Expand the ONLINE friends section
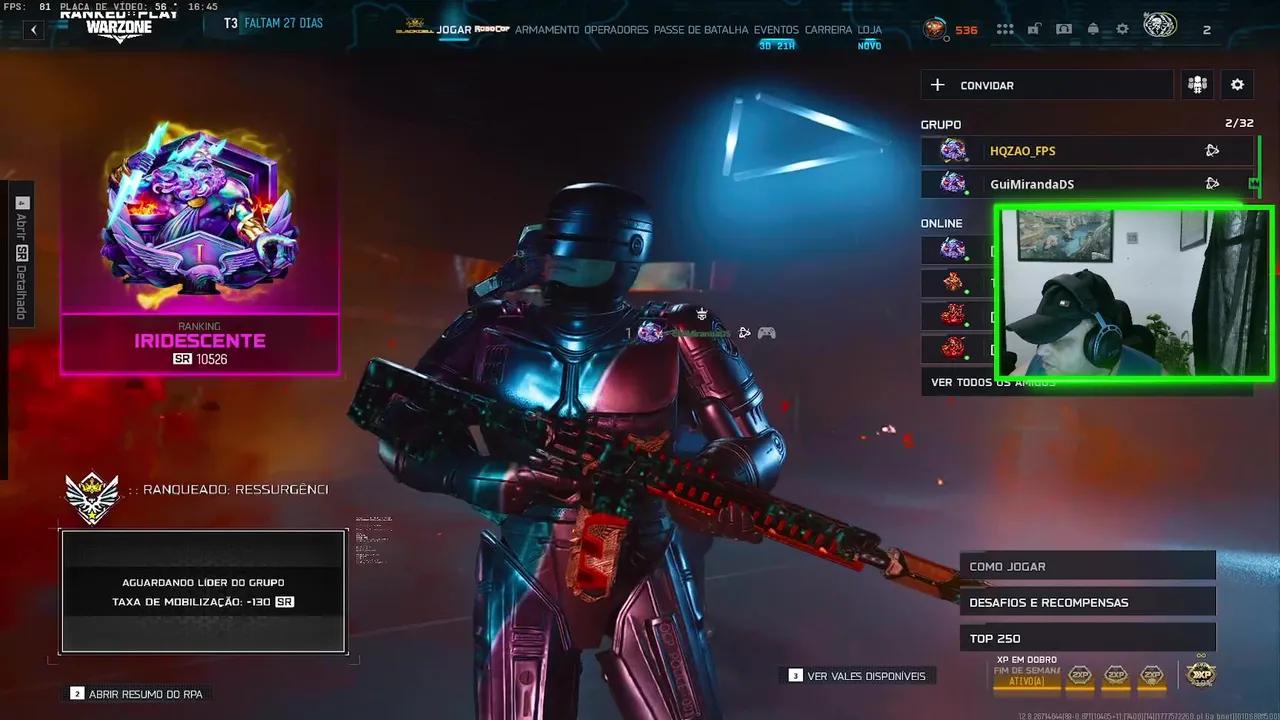This screenshot has width=1280, height=720. coord(941,222)
